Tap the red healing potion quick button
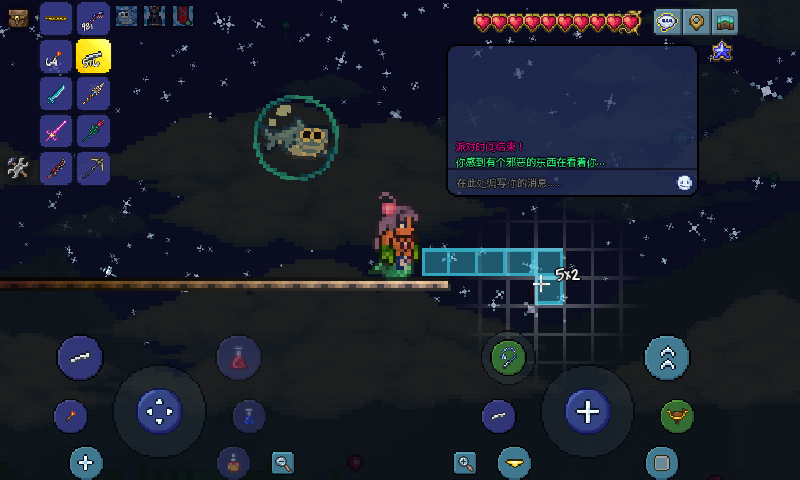 pyautogui.click(x=239, y=357)
